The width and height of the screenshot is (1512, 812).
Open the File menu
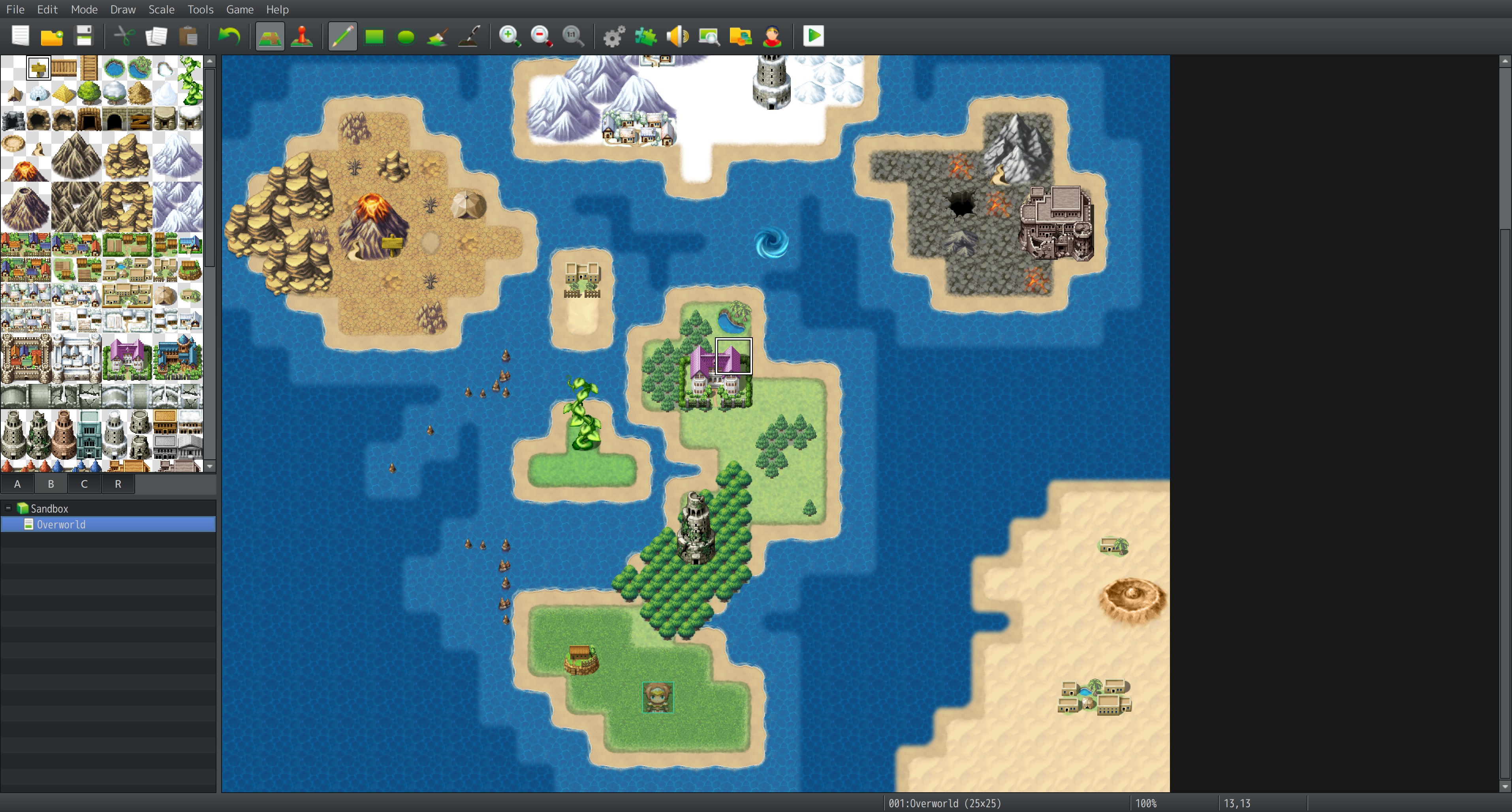15,9
